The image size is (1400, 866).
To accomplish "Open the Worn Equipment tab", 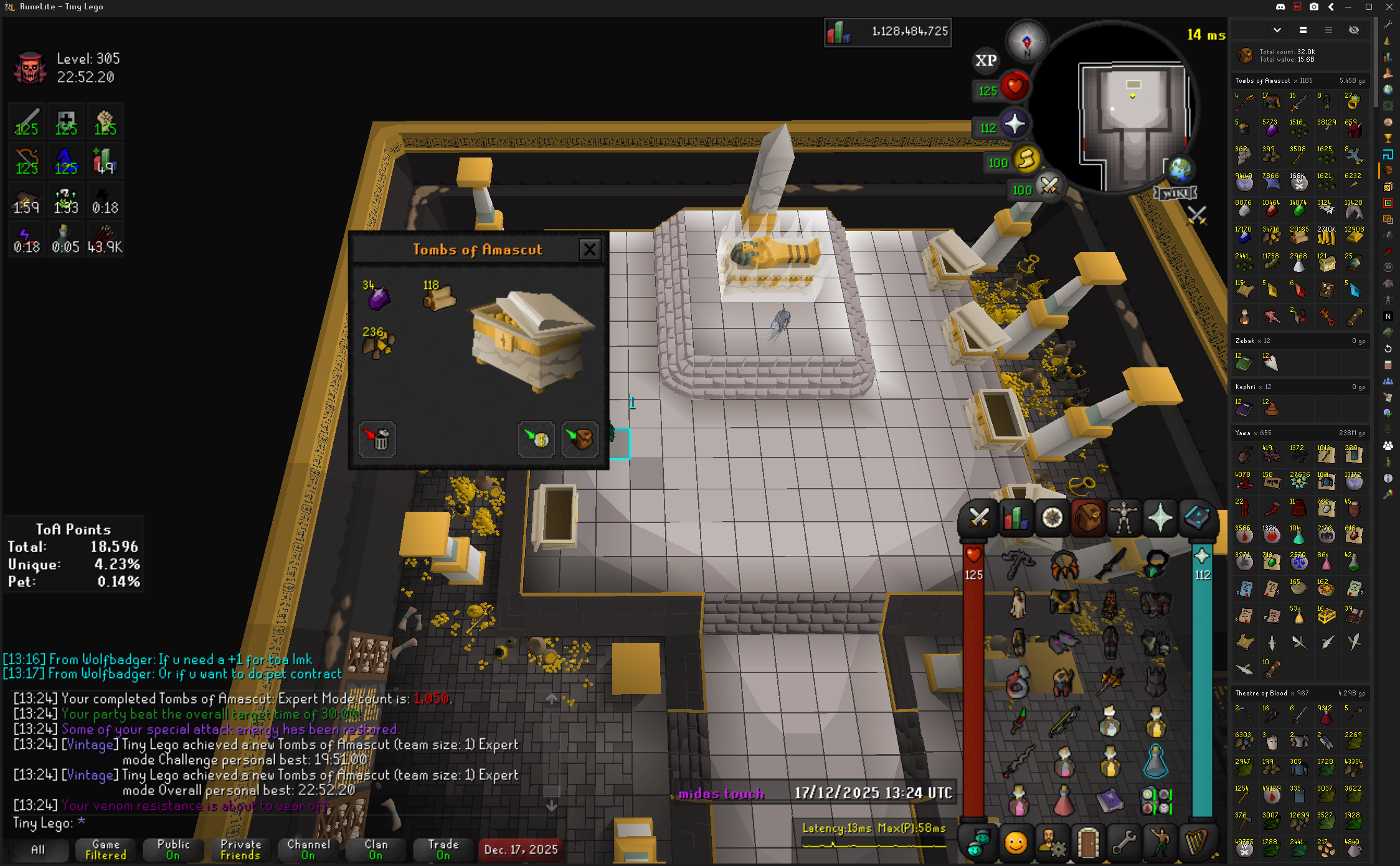I will click(x=1124, y=518).
